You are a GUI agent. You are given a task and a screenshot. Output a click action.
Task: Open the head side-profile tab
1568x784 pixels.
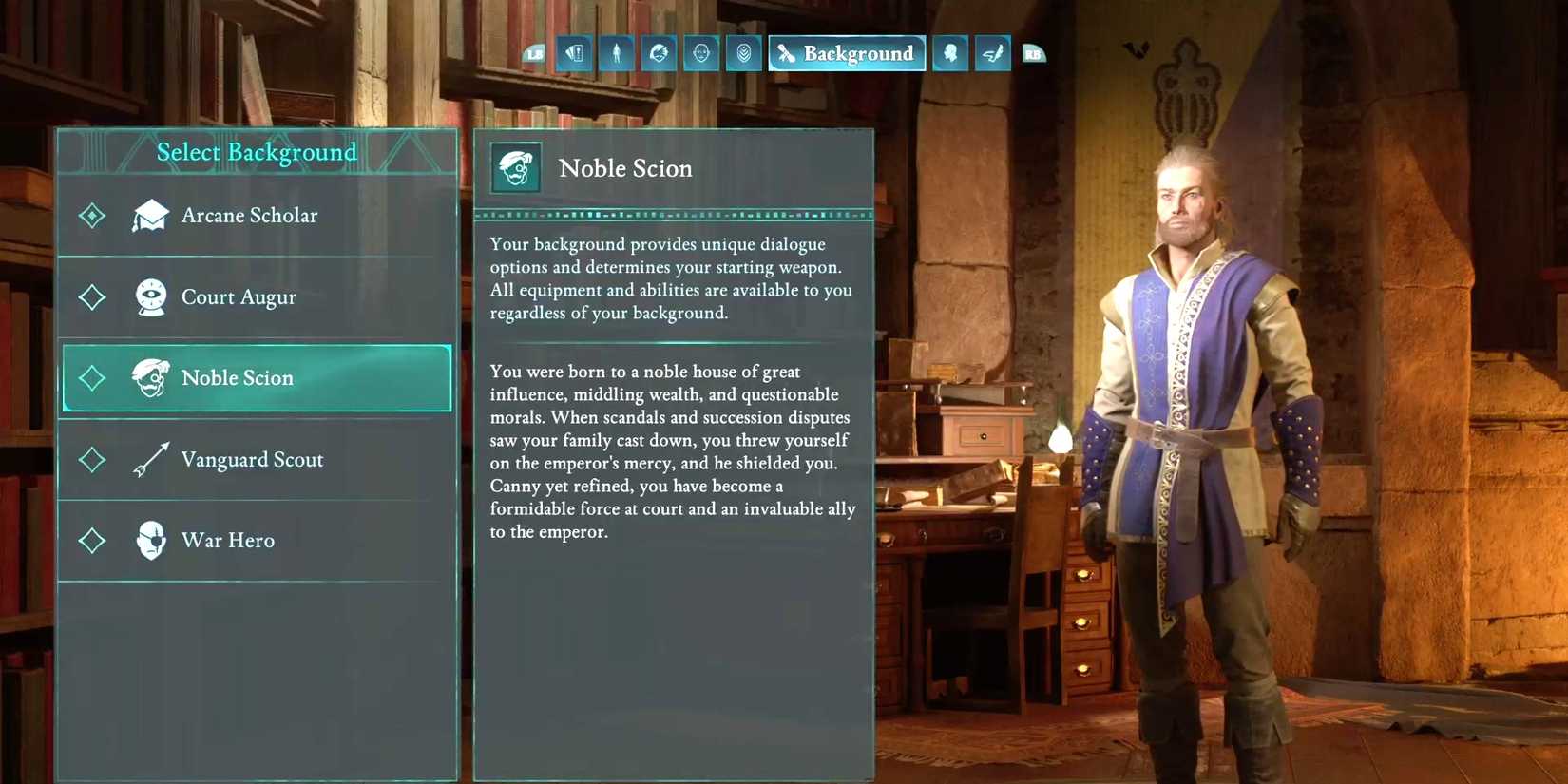coord(950,54)
